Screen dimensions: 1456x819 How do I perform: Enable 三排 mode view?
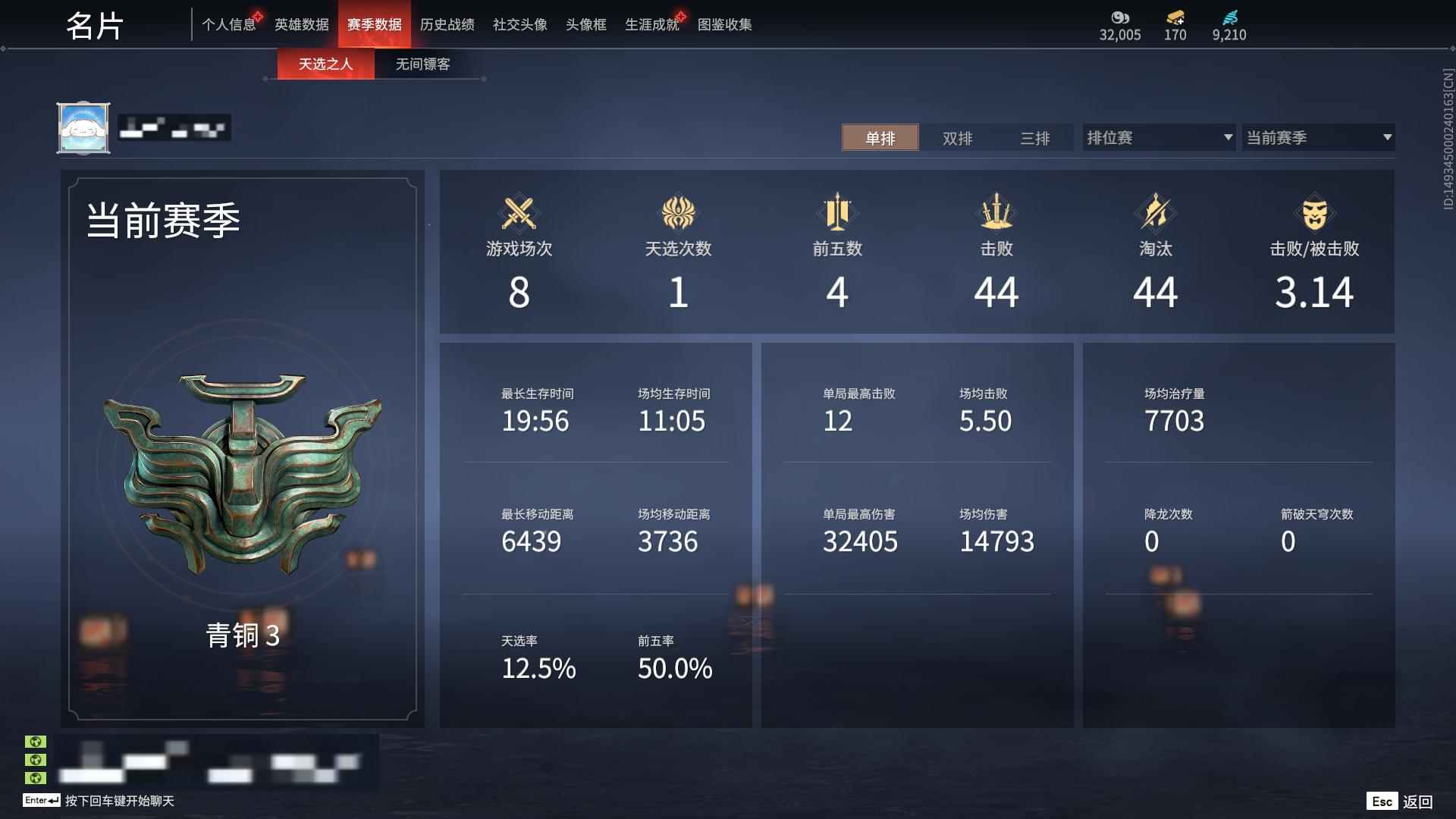1037,138
